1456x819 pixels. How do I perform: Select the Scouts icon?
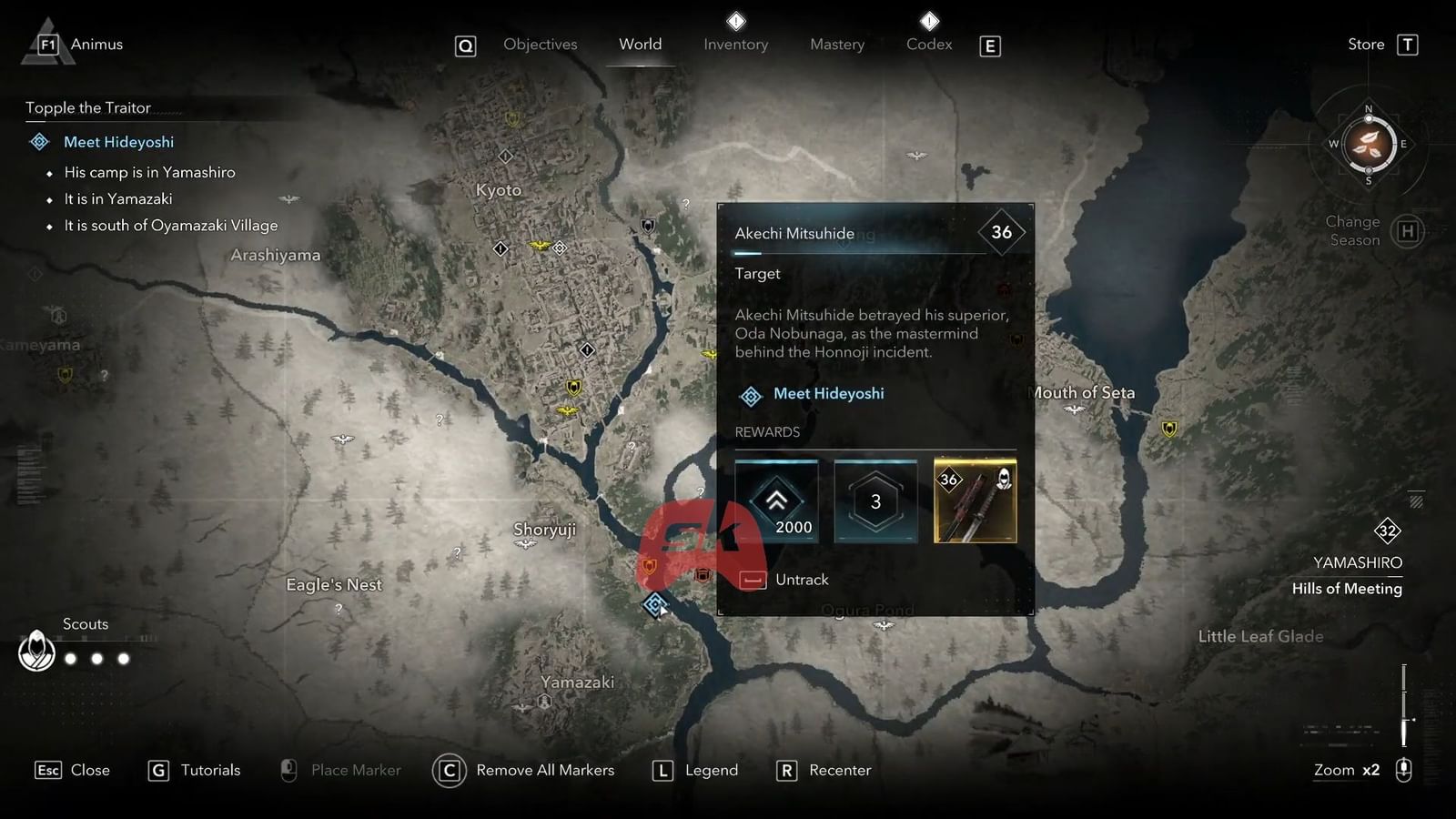coord(37,652)
